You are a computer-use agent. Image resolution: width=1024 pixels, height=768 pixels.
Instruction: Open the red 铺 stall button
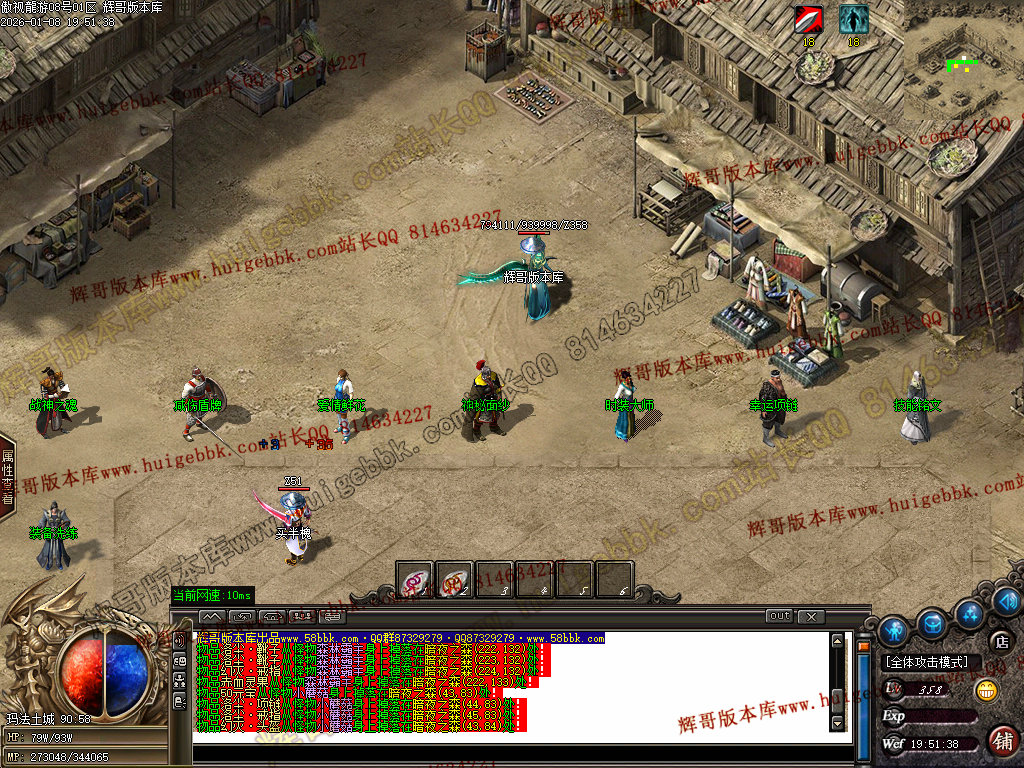[x=1002, y=740]
